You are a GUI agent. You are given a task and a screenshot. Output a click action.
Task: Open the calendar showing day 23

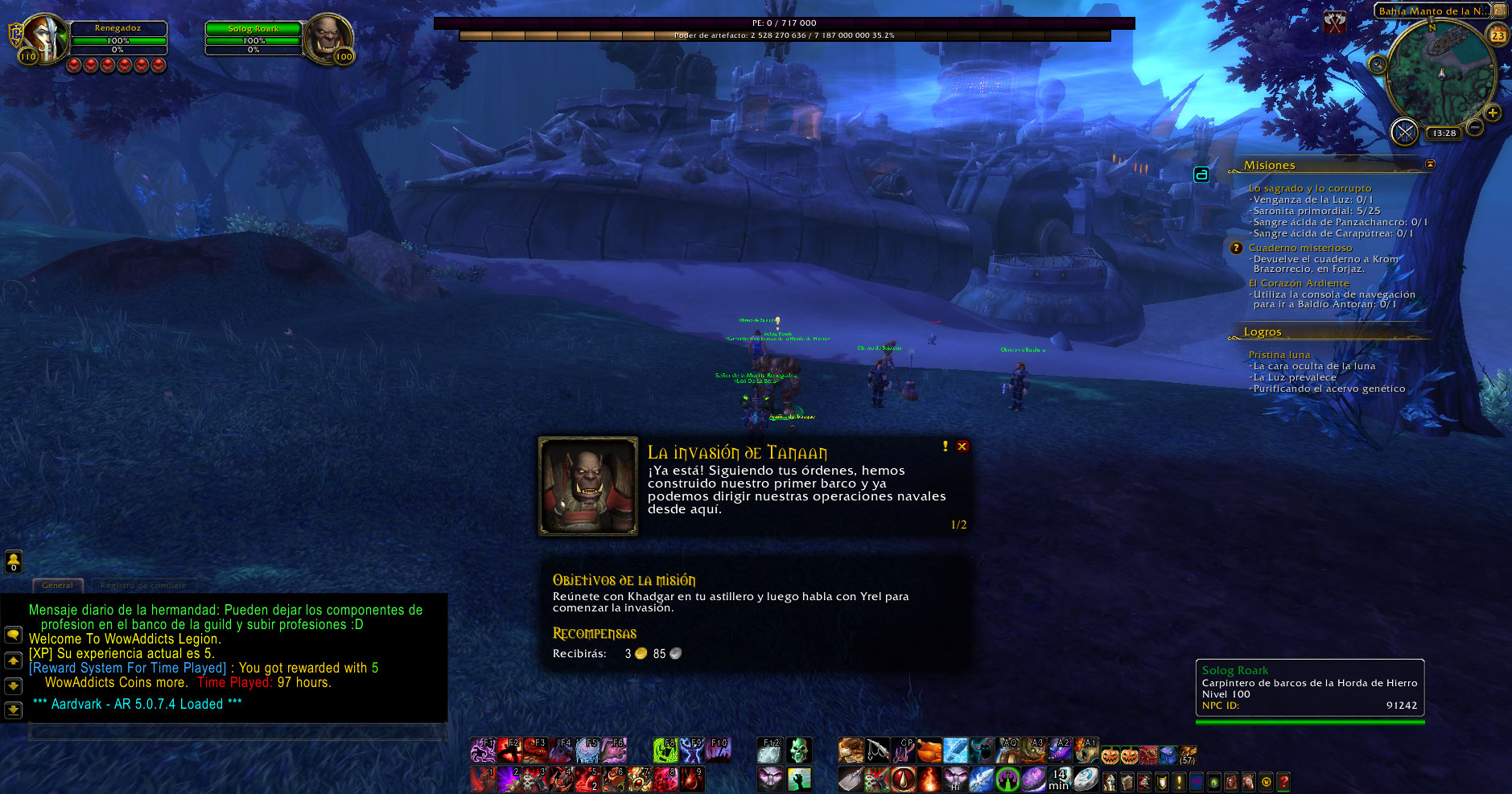[1498, 35]
